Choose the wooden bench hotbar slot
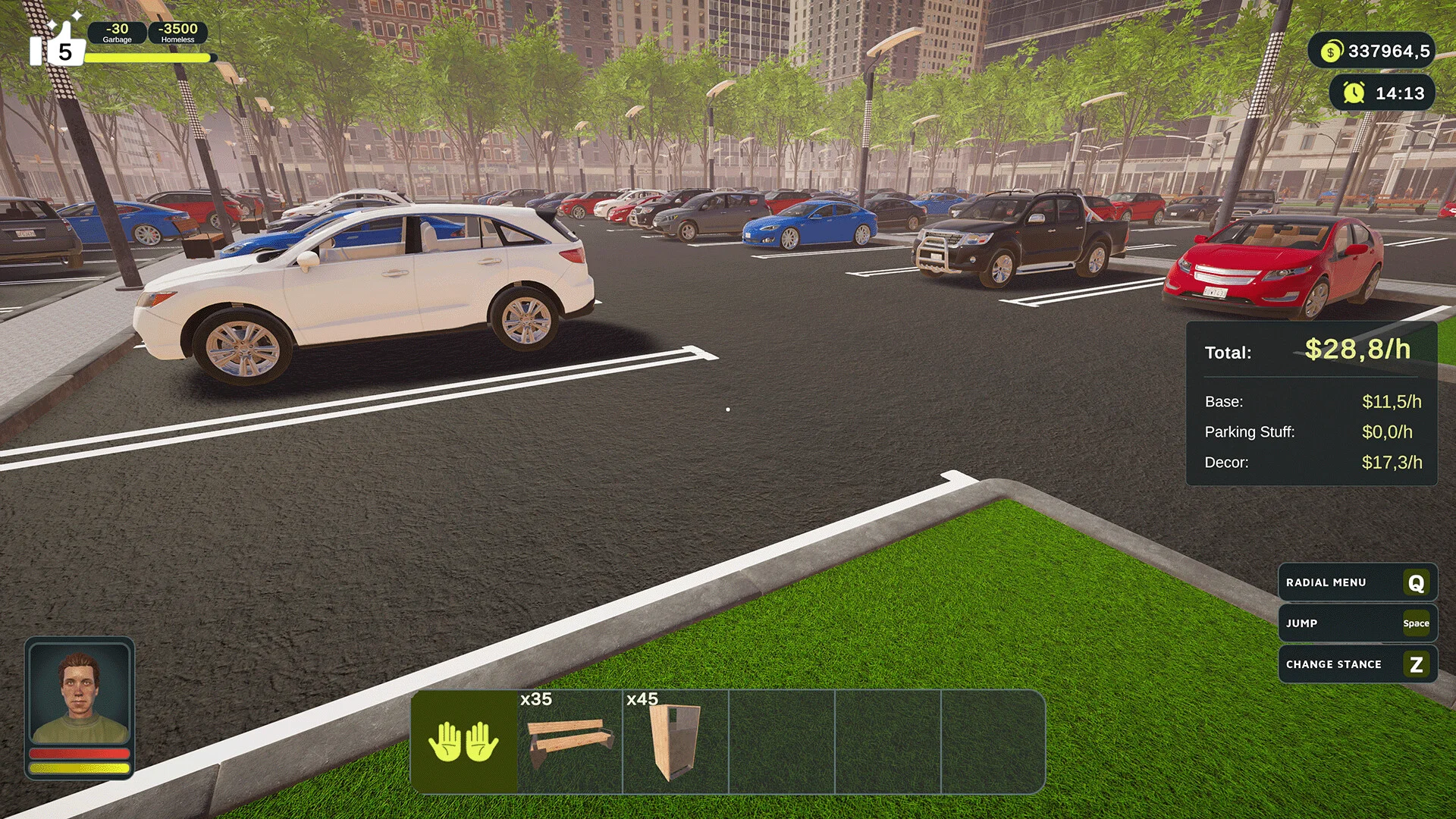Viewport: 1456px width, 819px height. (570, 741)
